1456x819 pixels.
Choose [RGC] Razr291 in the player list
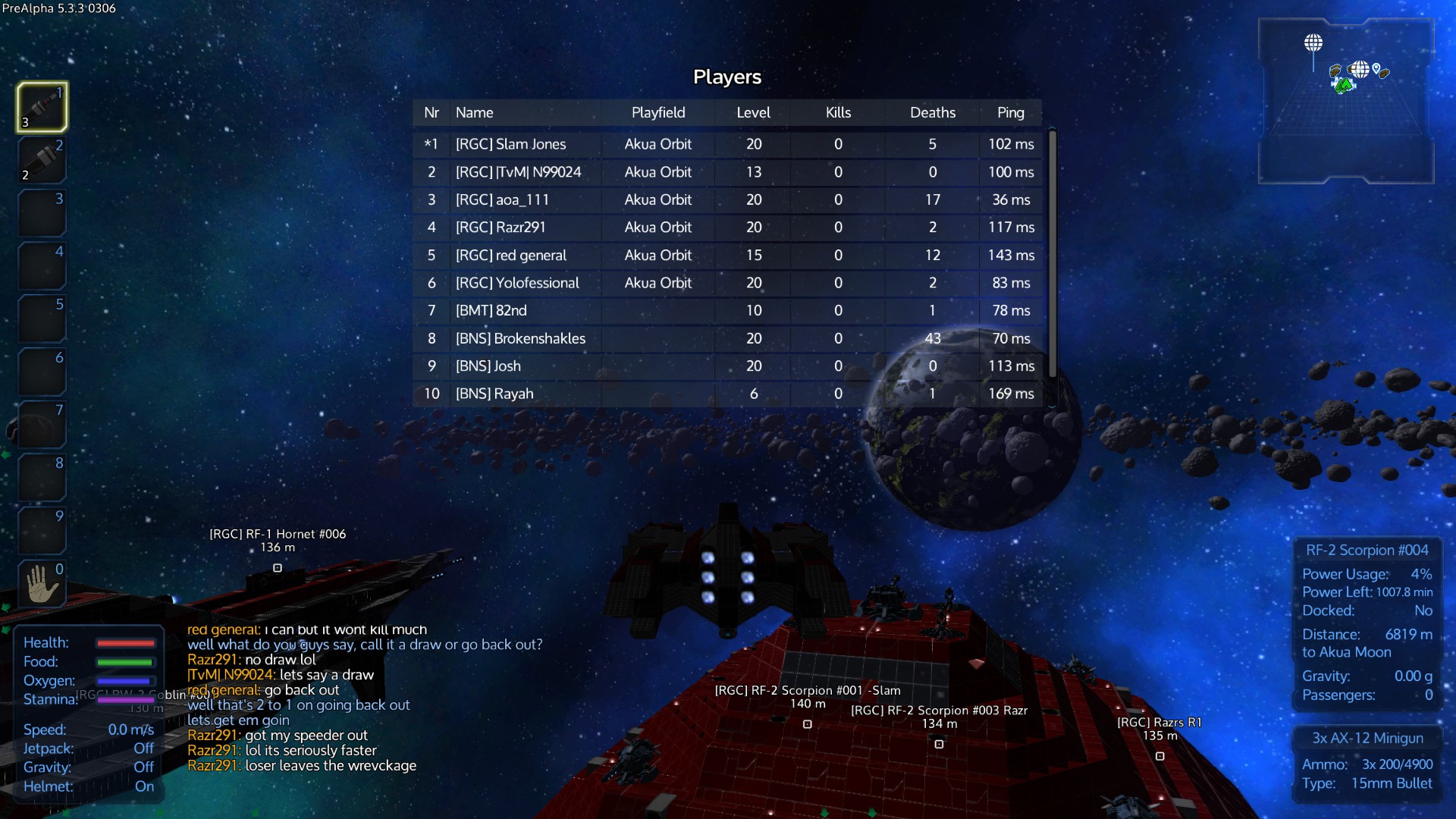click(x=500, y=227)
